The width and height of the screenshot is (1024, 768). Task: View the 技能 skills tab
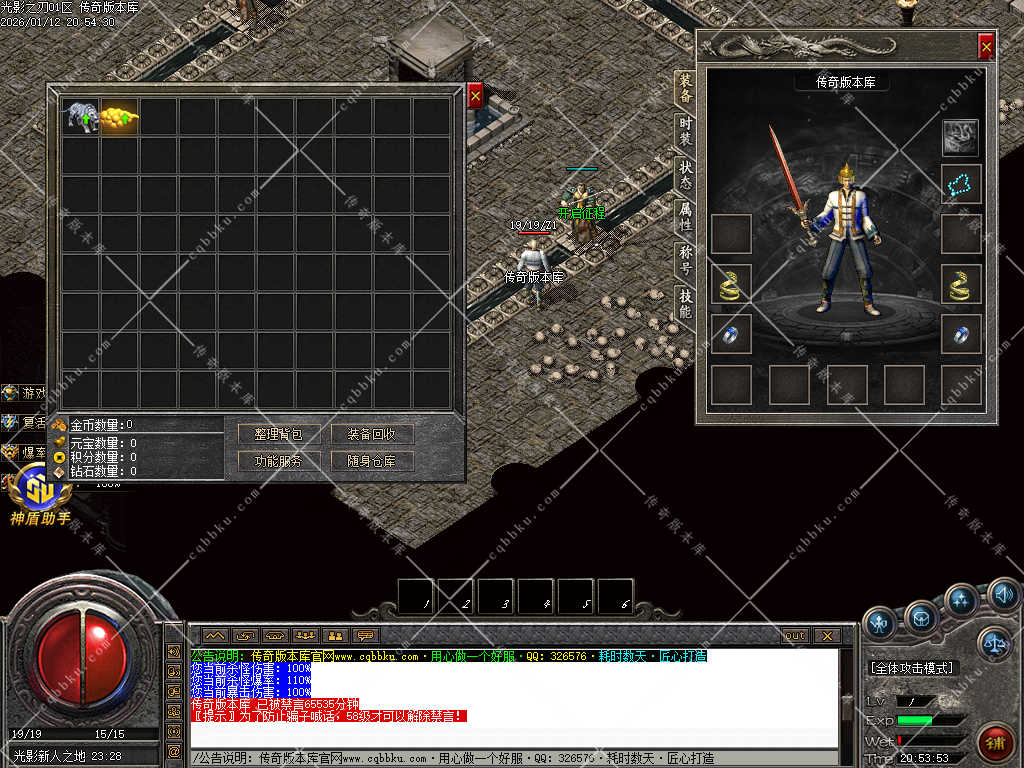click(685, 303)
